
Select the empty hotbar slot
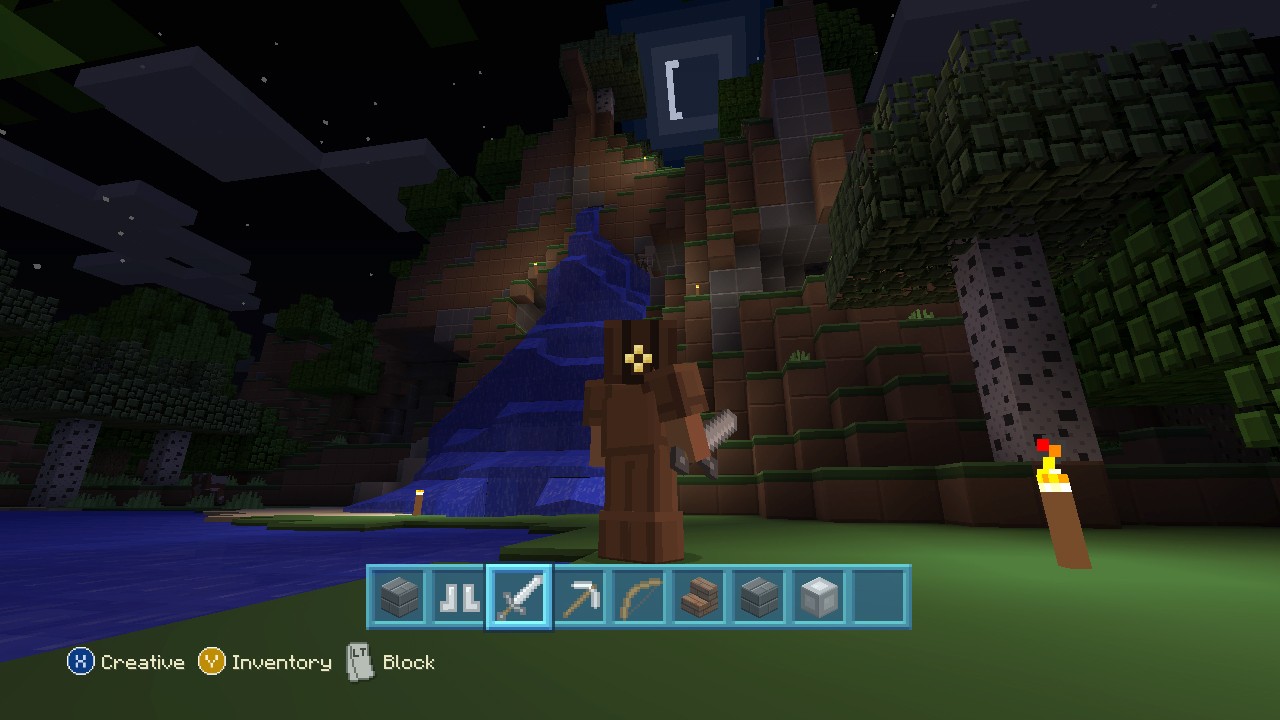pyautogui.click(x=879, y=598)
